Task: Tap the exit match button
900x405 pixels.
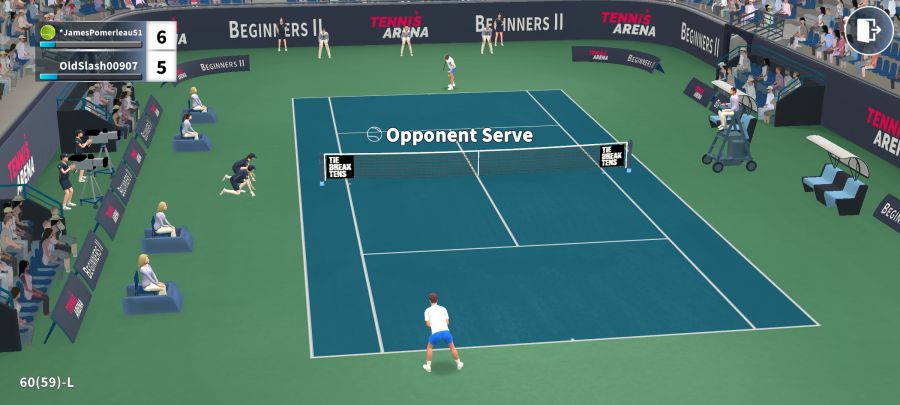Action: (868, 30)
